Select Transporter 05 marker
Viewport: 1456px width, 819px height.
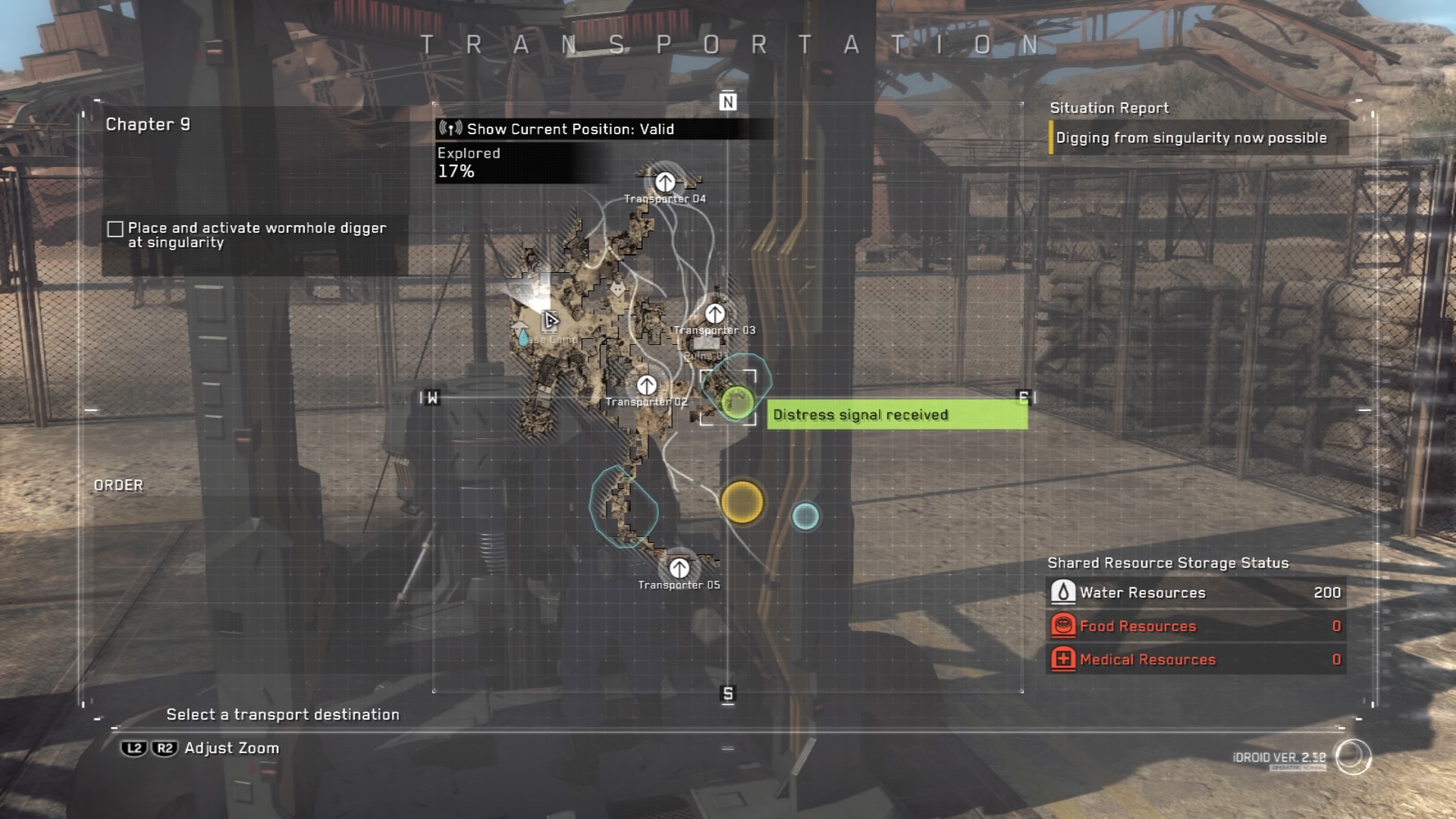679,568
